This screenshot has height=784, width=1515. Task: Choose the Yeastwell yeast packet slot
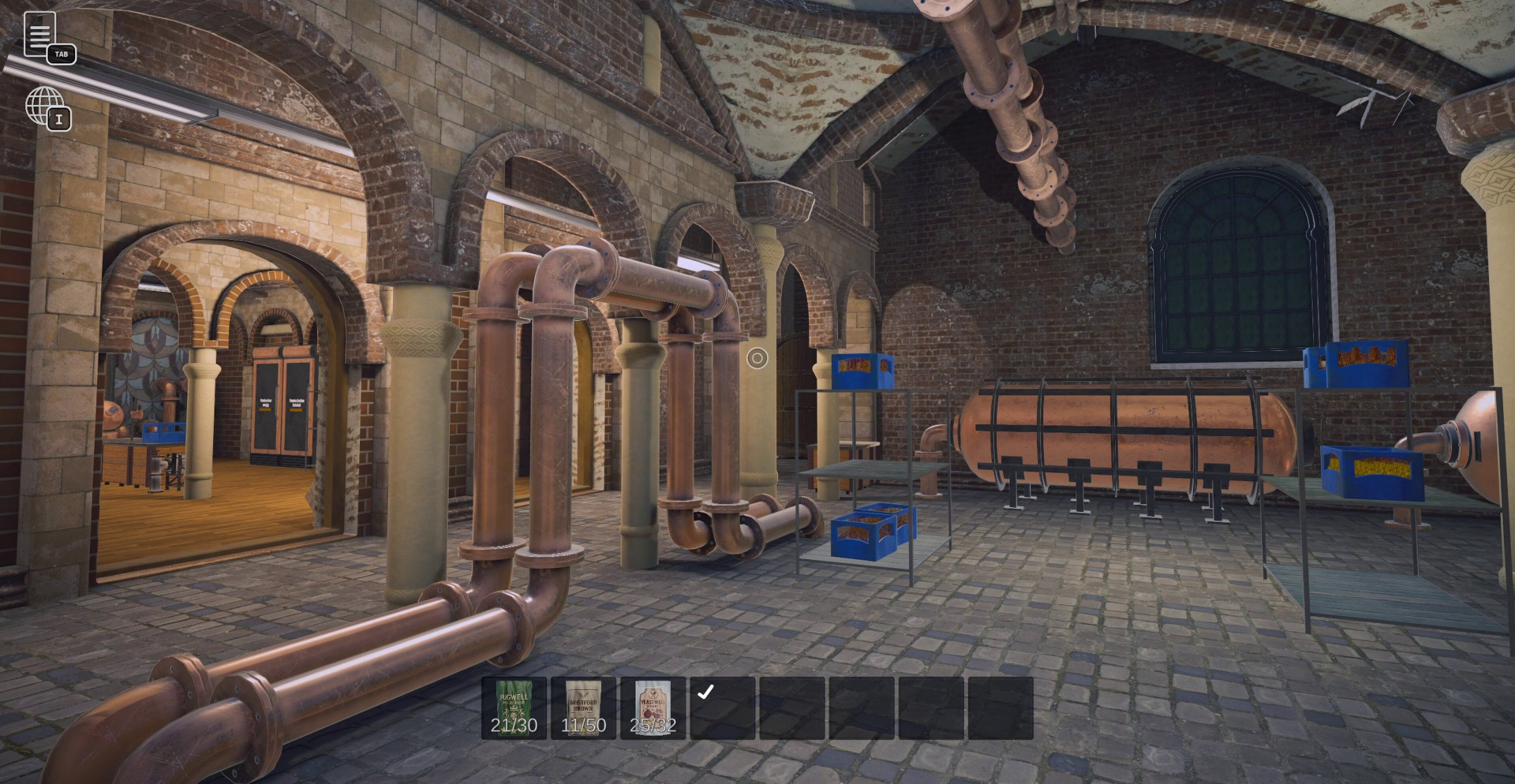pos(653,707)
